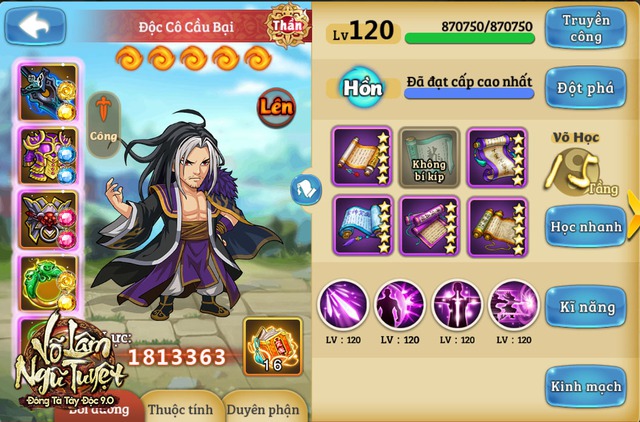640x422 pixels.
Task: Select the Công sword type badge
Action: click(102, 123)
